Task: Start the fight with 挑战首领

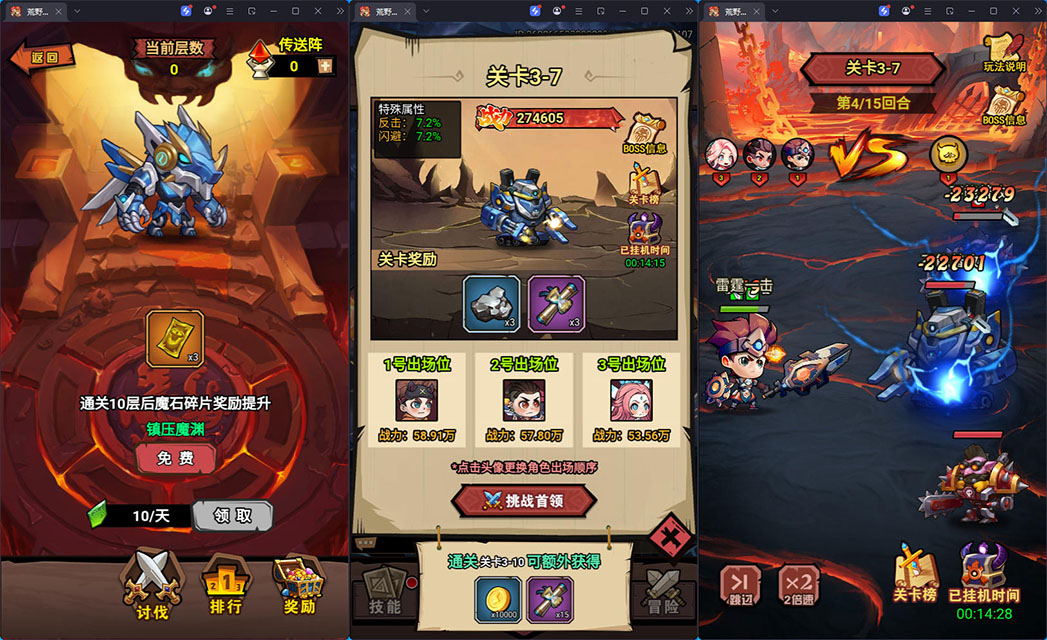Action: point(523,500)
